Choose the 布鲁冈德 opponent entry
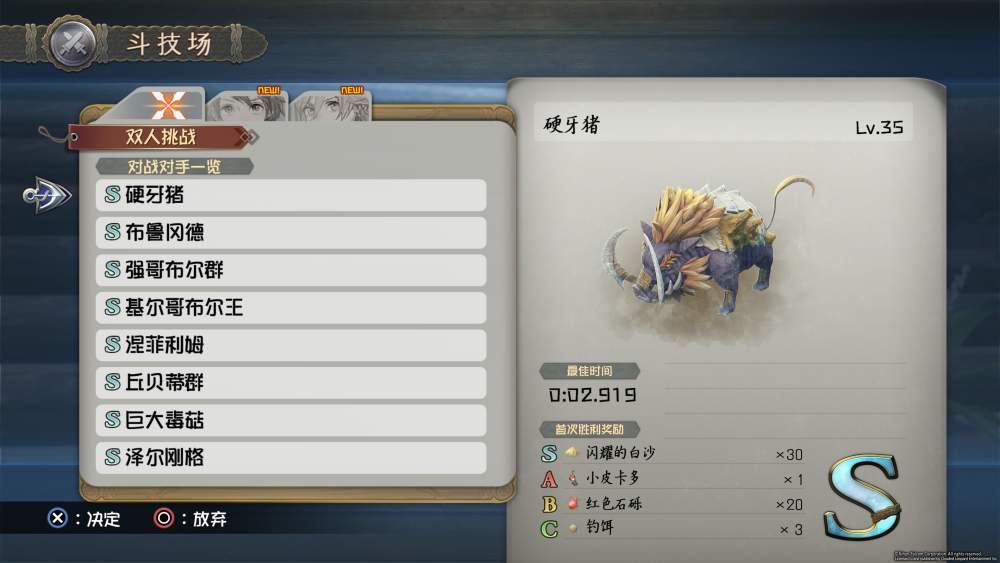1000x563 pixels. tap(290, 233)
